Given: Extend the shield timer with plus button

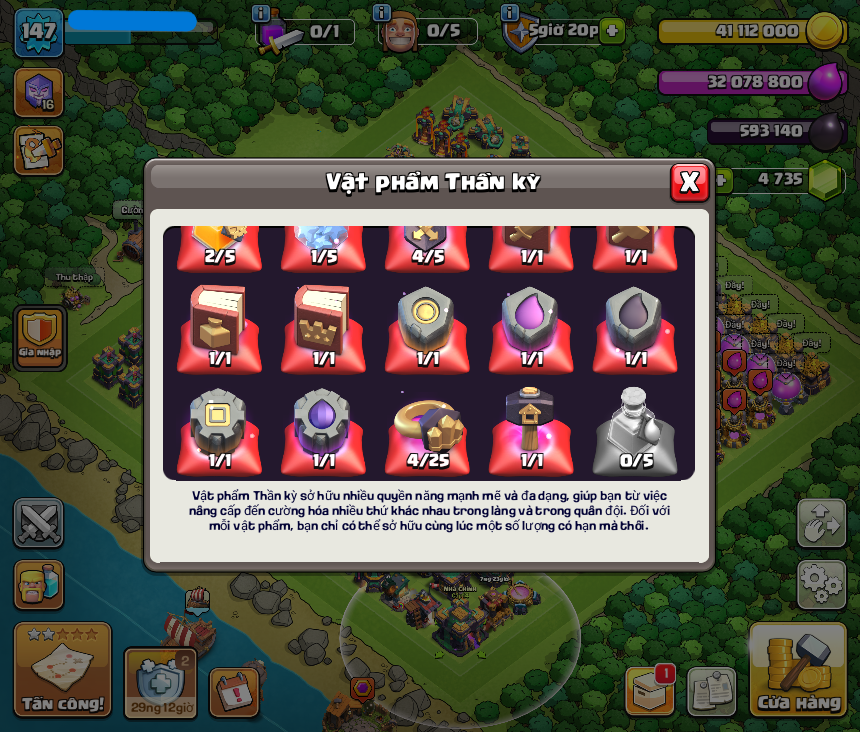Looking at the screenshot, I should 612,30.
